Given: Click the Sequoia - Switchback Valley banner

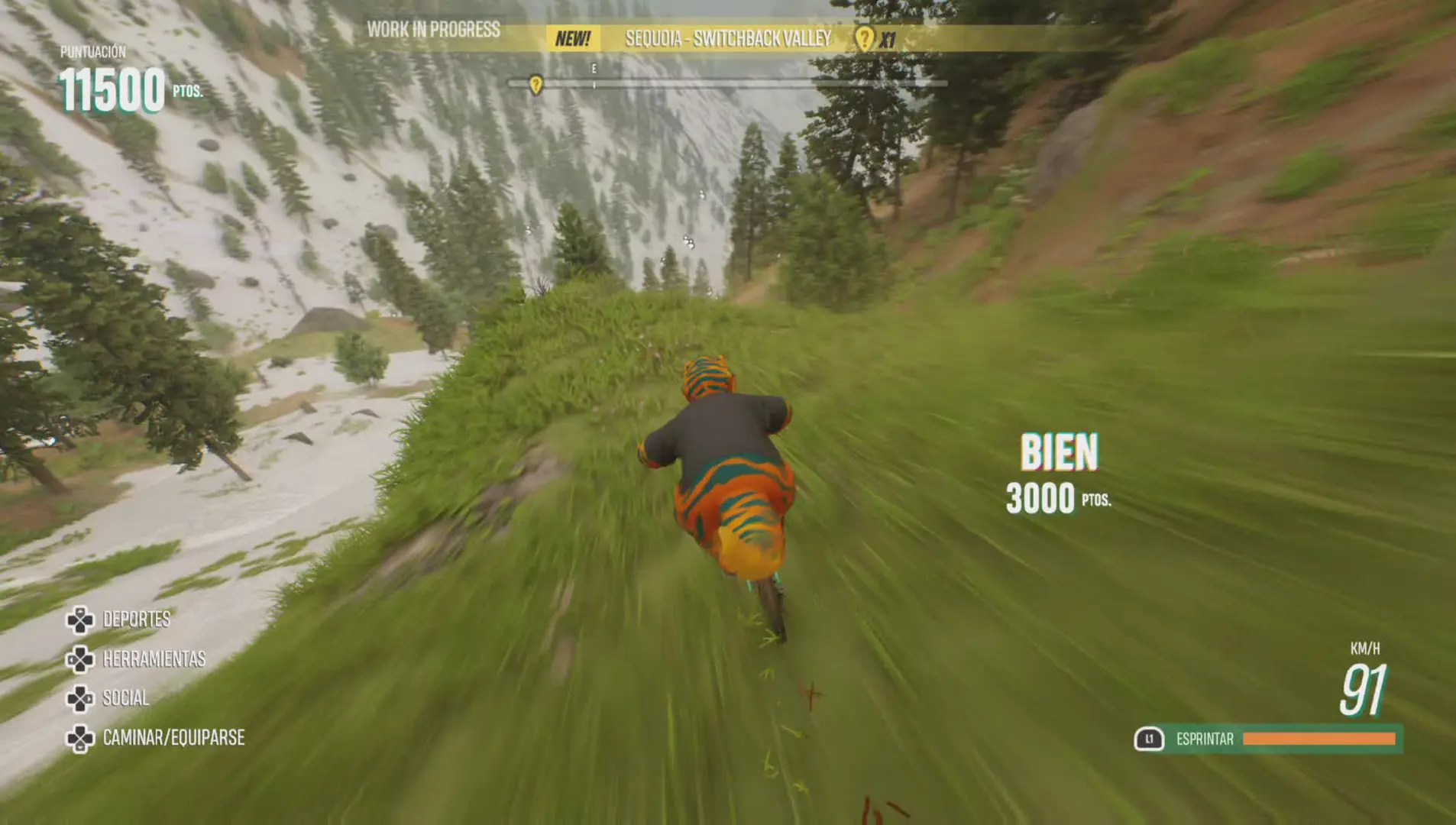Looking at the screenshot, I should (727, 39).
